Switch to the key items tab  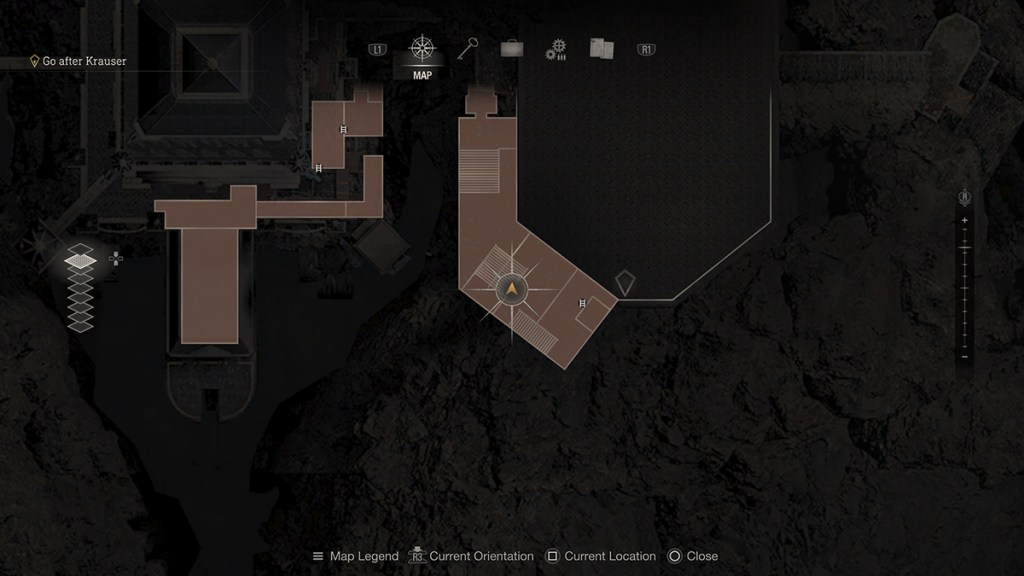(468, 49)
